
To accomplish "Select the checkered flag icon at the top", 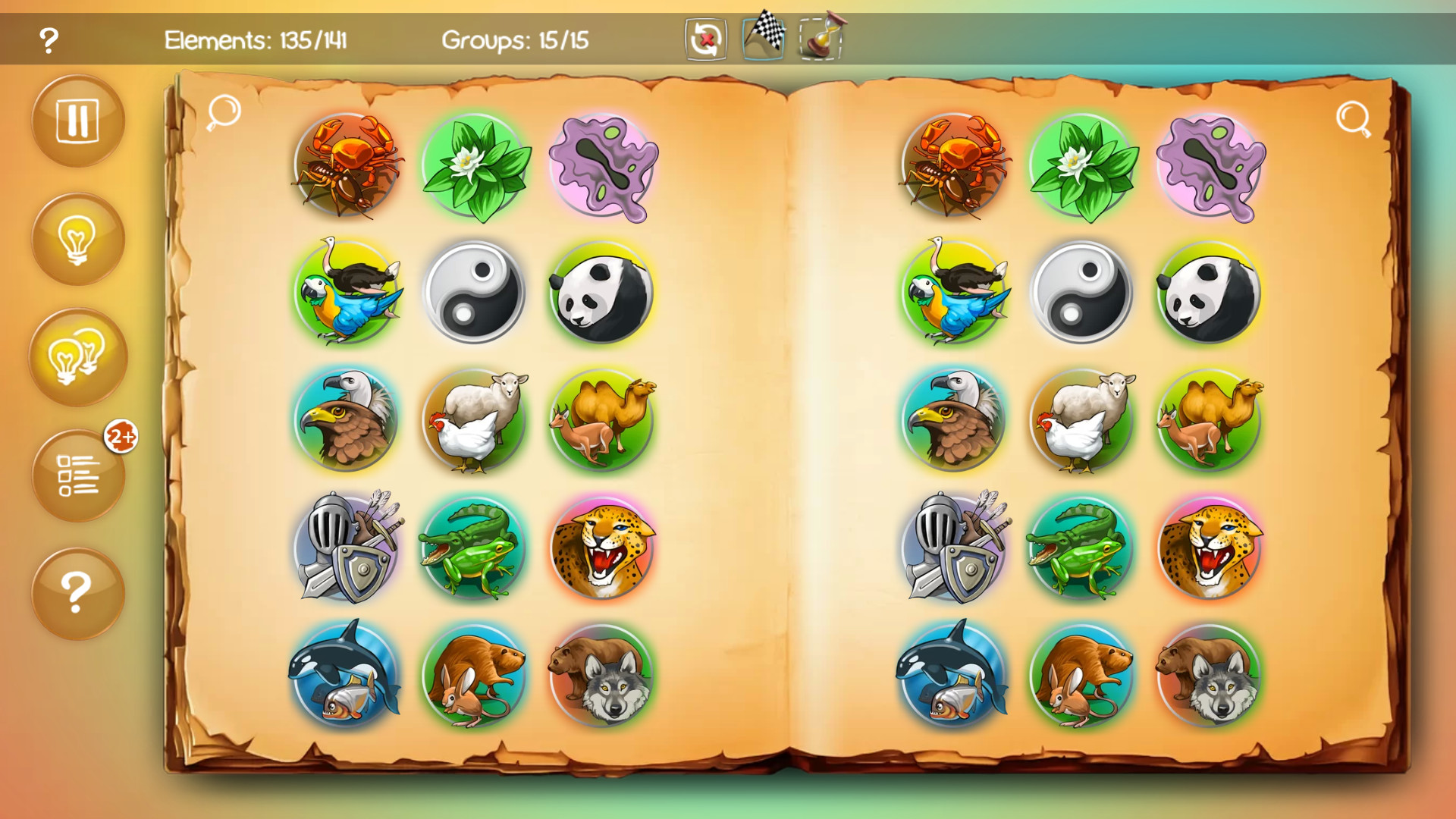I will tap(764, 37).
